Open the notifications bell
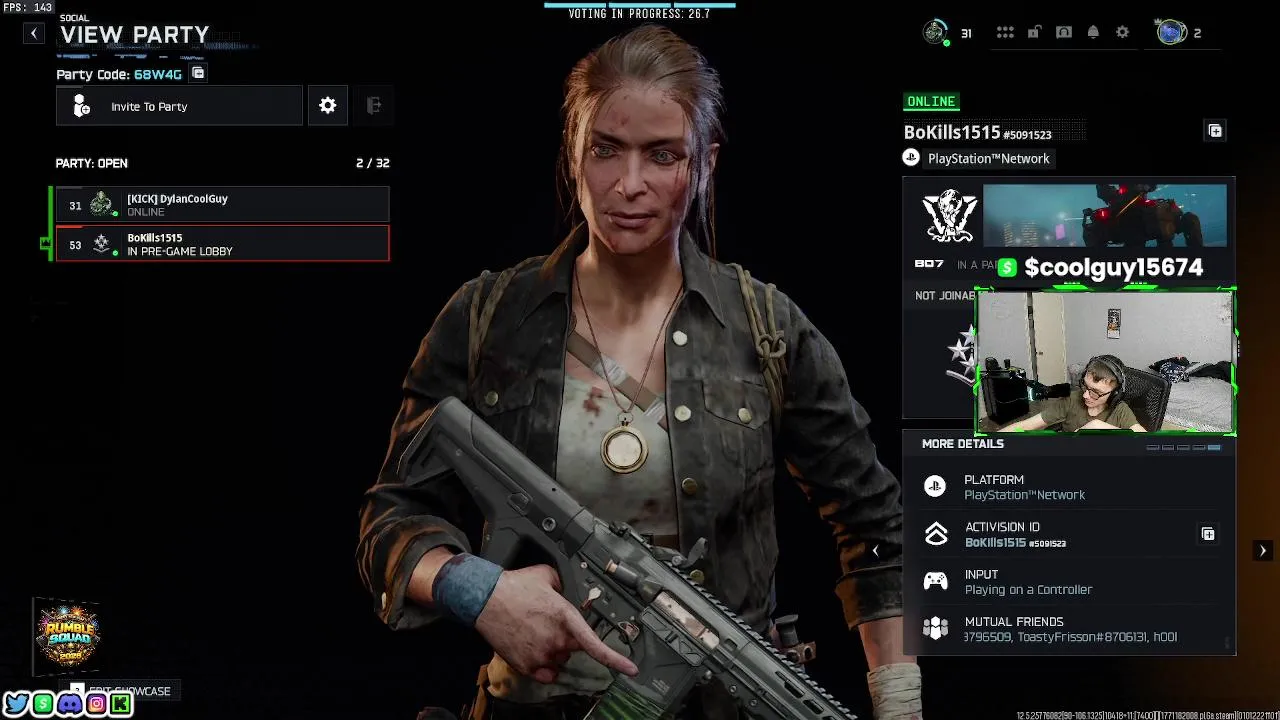The image size is (1280, 720). click(x=1093, y=33)
